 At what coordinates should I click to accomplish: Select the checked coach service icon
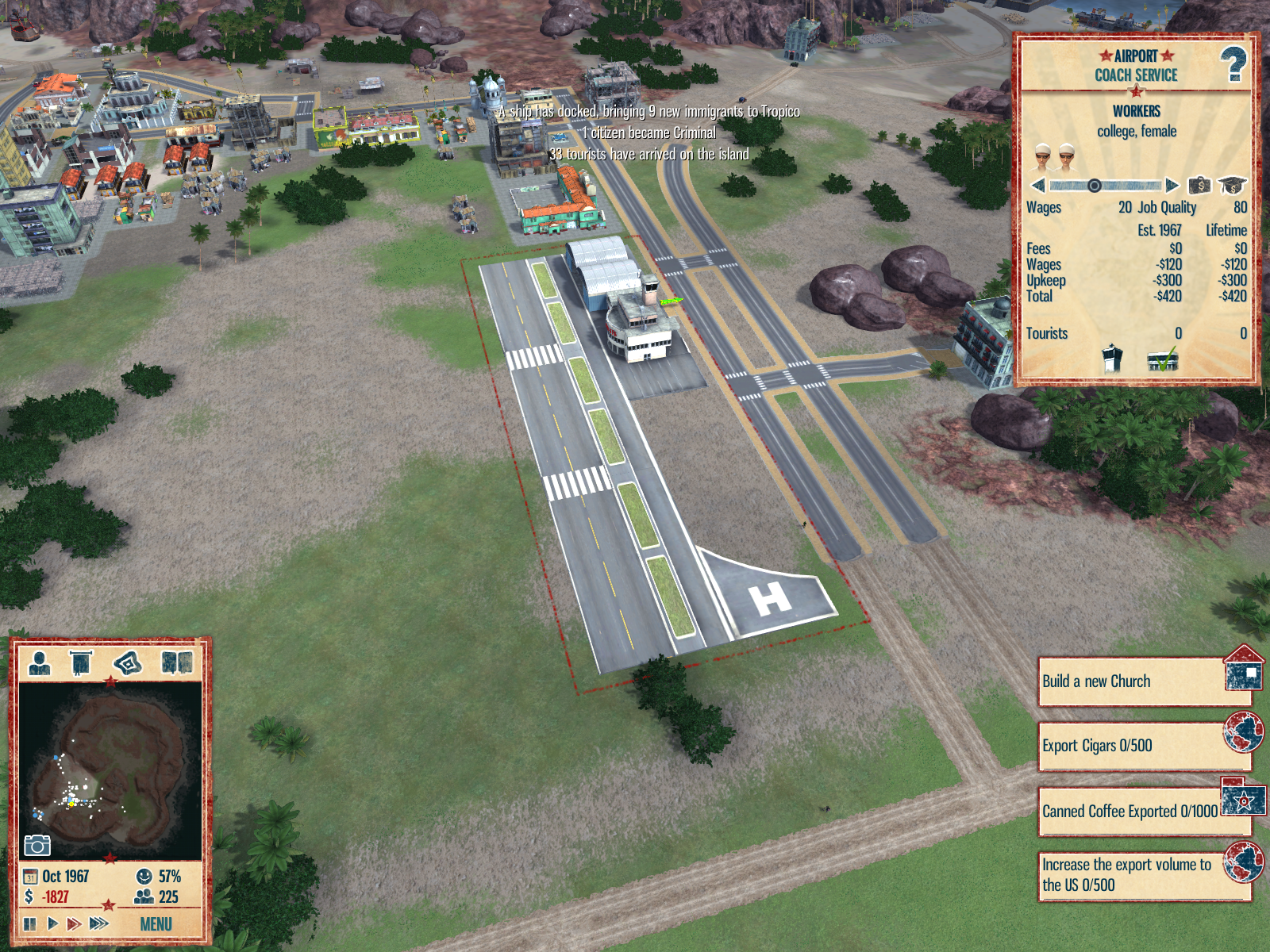click(1163, 359)
